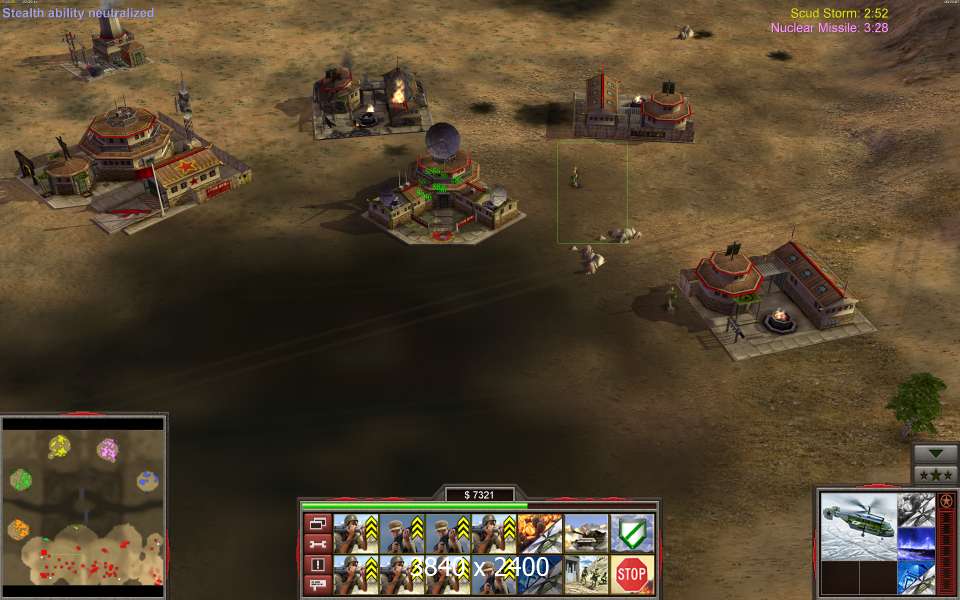Open the wrench options button
Viewport: 960px width, 600px height.
tap(318, 544)
